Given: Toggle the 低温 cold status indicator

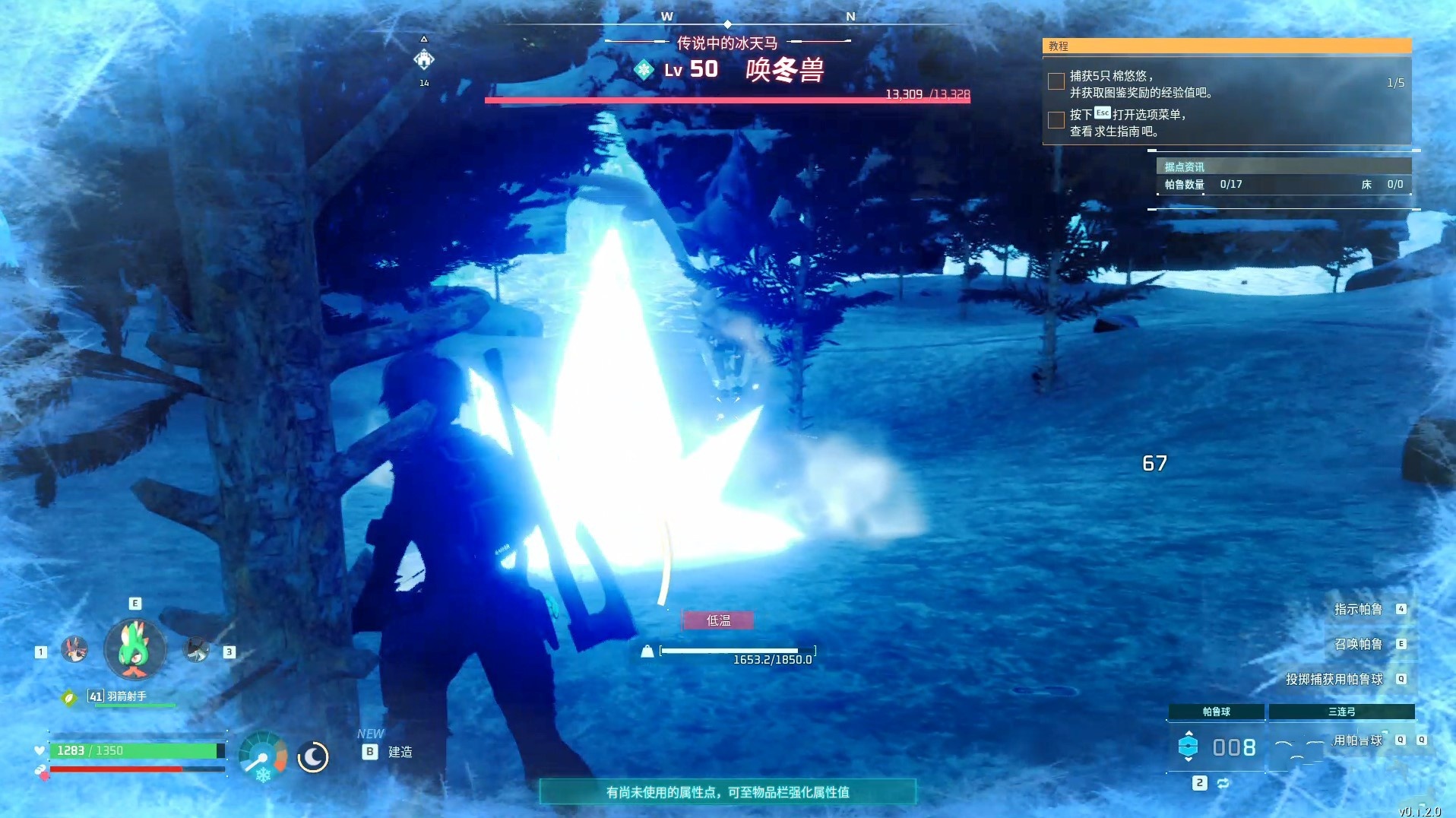Looking at the screenshot, I should pyautogui.click(x=717, y=620).
